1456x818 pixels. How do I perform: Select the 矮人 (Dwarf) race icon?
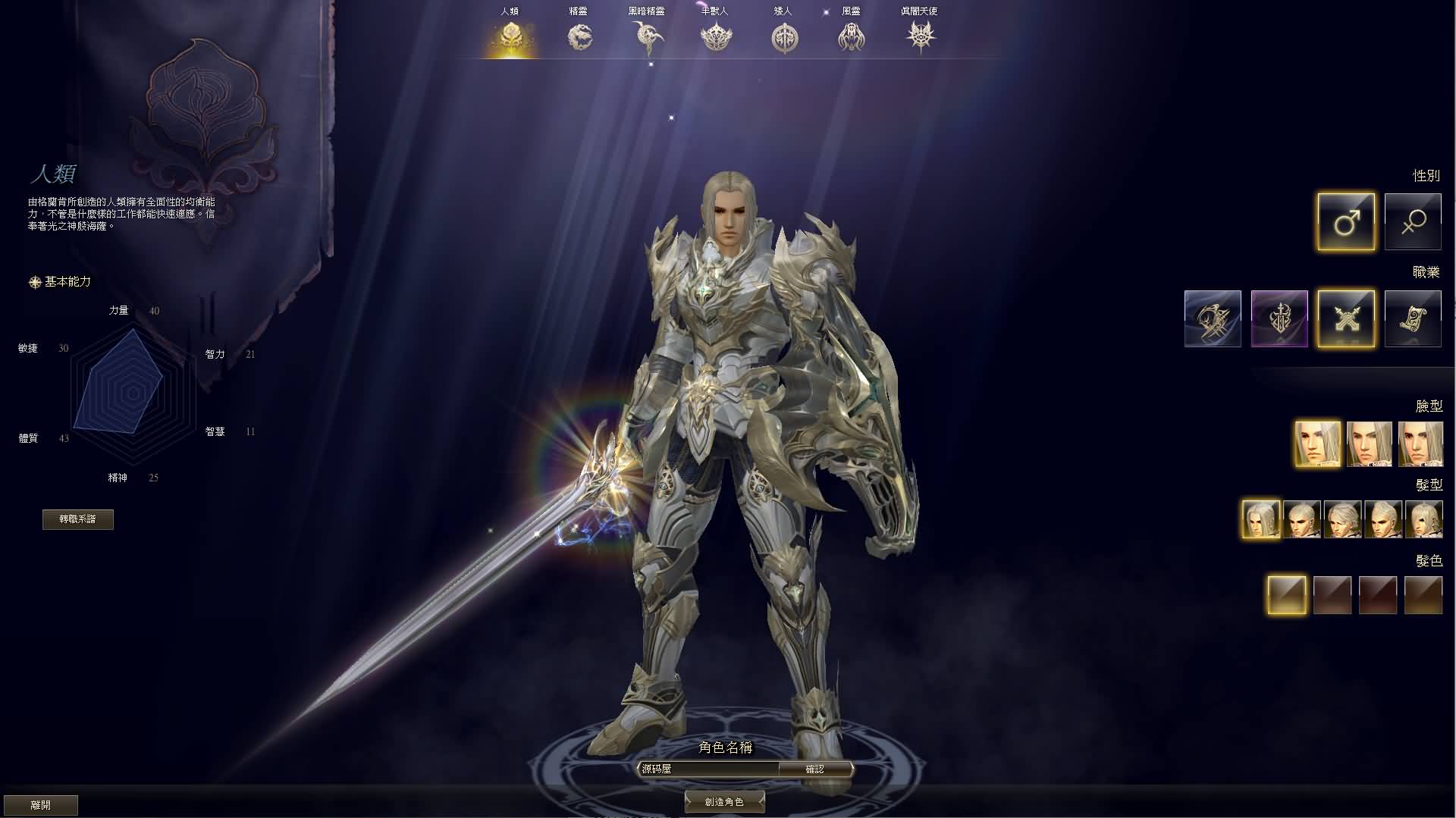click(x=783, y=36)
